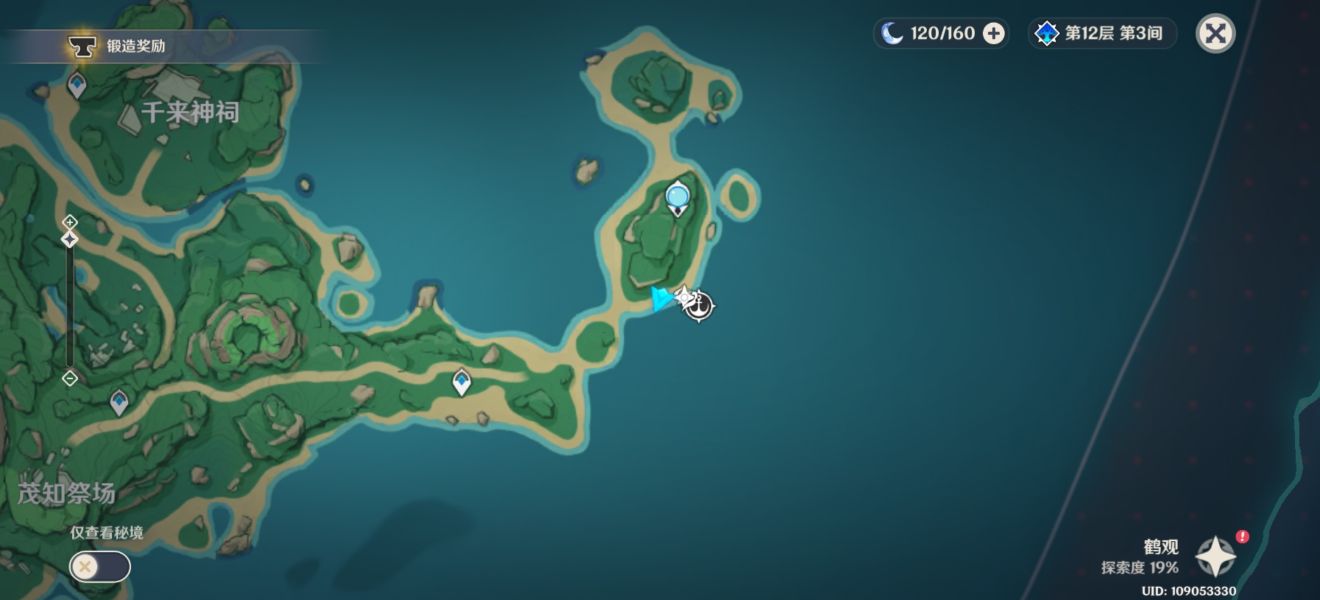
Task: Open the Spiral Abyss floor 12 shortcut
Action: pyautogui.click(x=1102, y=34)
